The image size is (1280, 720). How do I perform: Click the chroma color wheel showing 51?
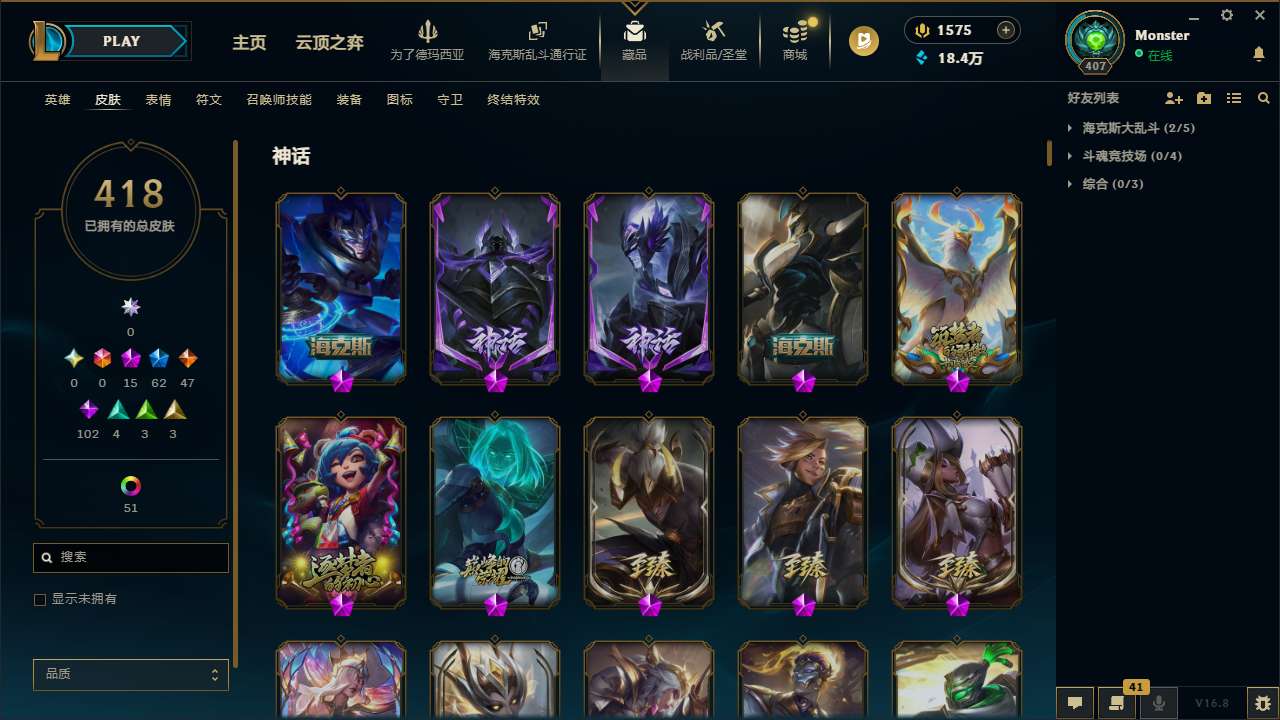point(130,485)
